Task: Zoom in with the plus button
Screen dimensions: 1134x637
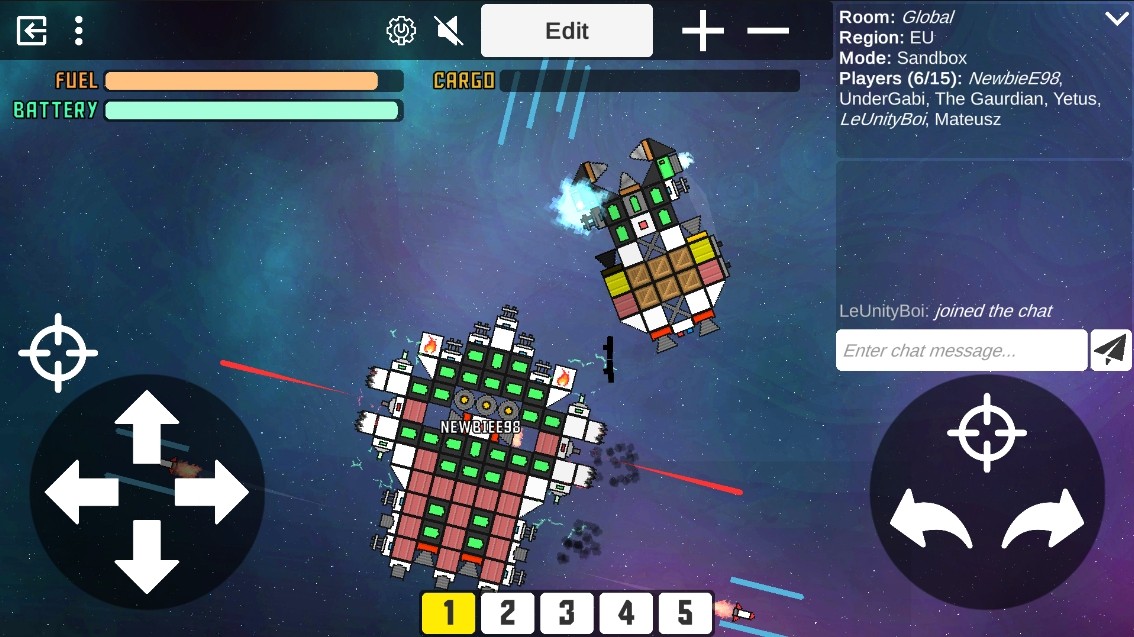Action: pyautogui.click(x=703, y=31)
